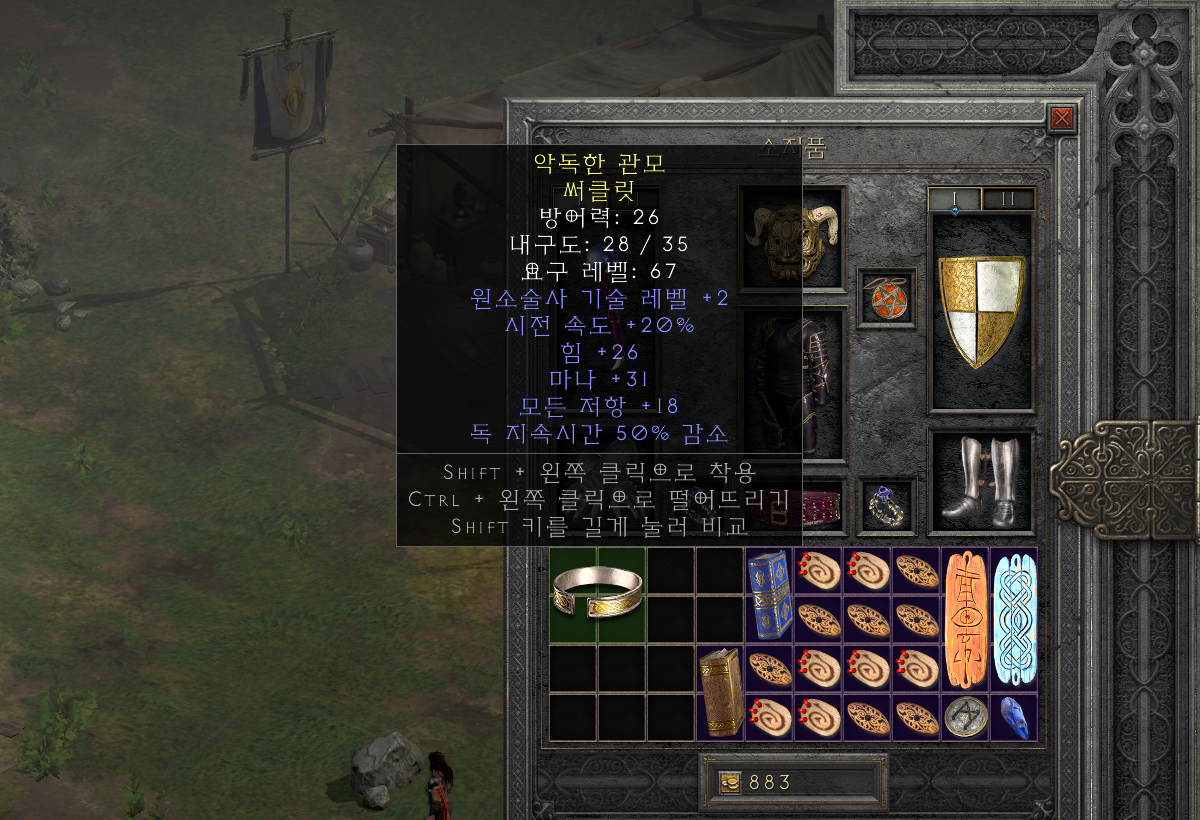Pick up the blue sapphire gem
Image resolution: width=1200 pixels, height=820 pixels.
tap(1014, 717)
